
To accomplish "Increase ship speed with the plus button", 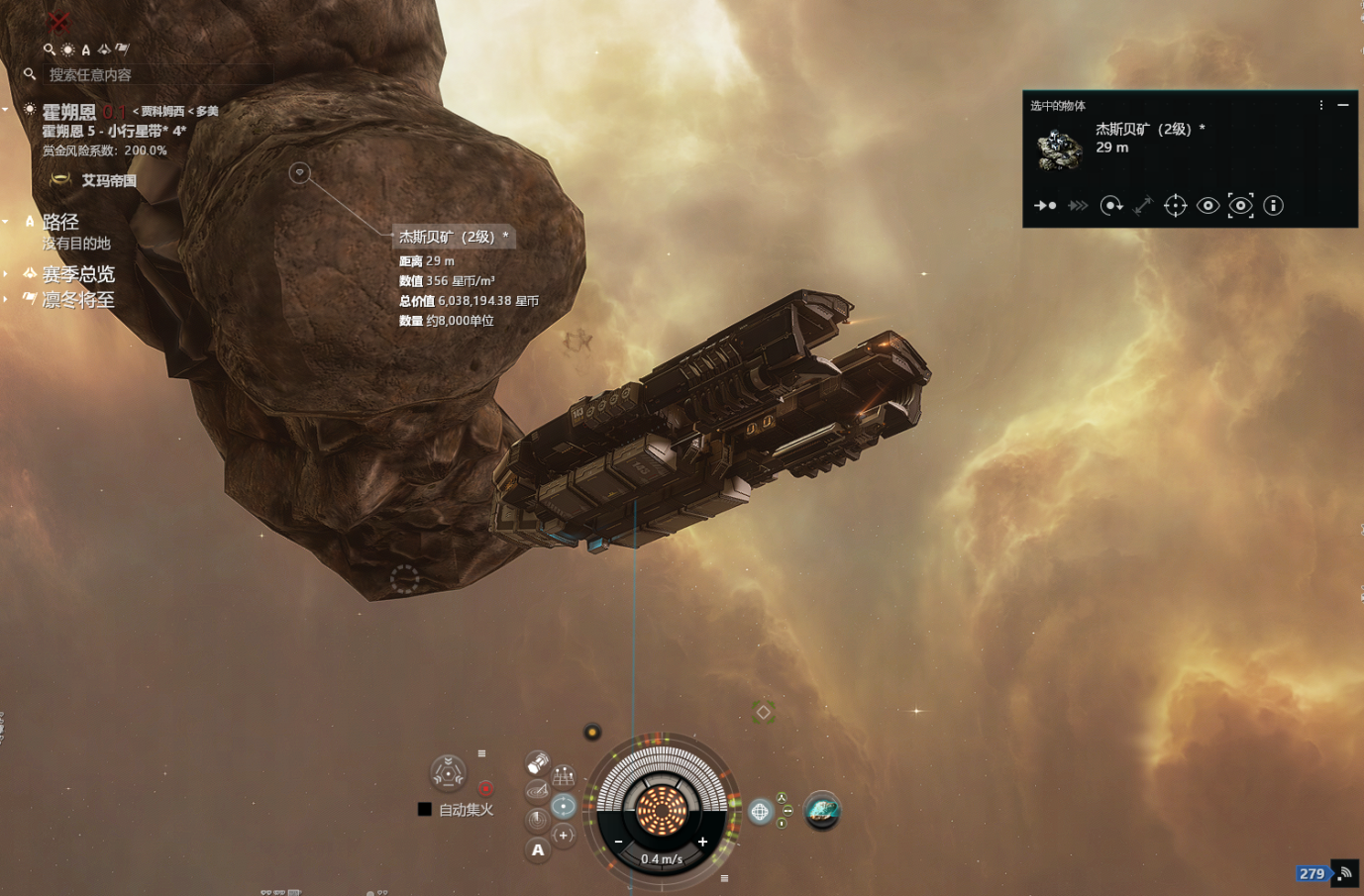I will (702, 843).
